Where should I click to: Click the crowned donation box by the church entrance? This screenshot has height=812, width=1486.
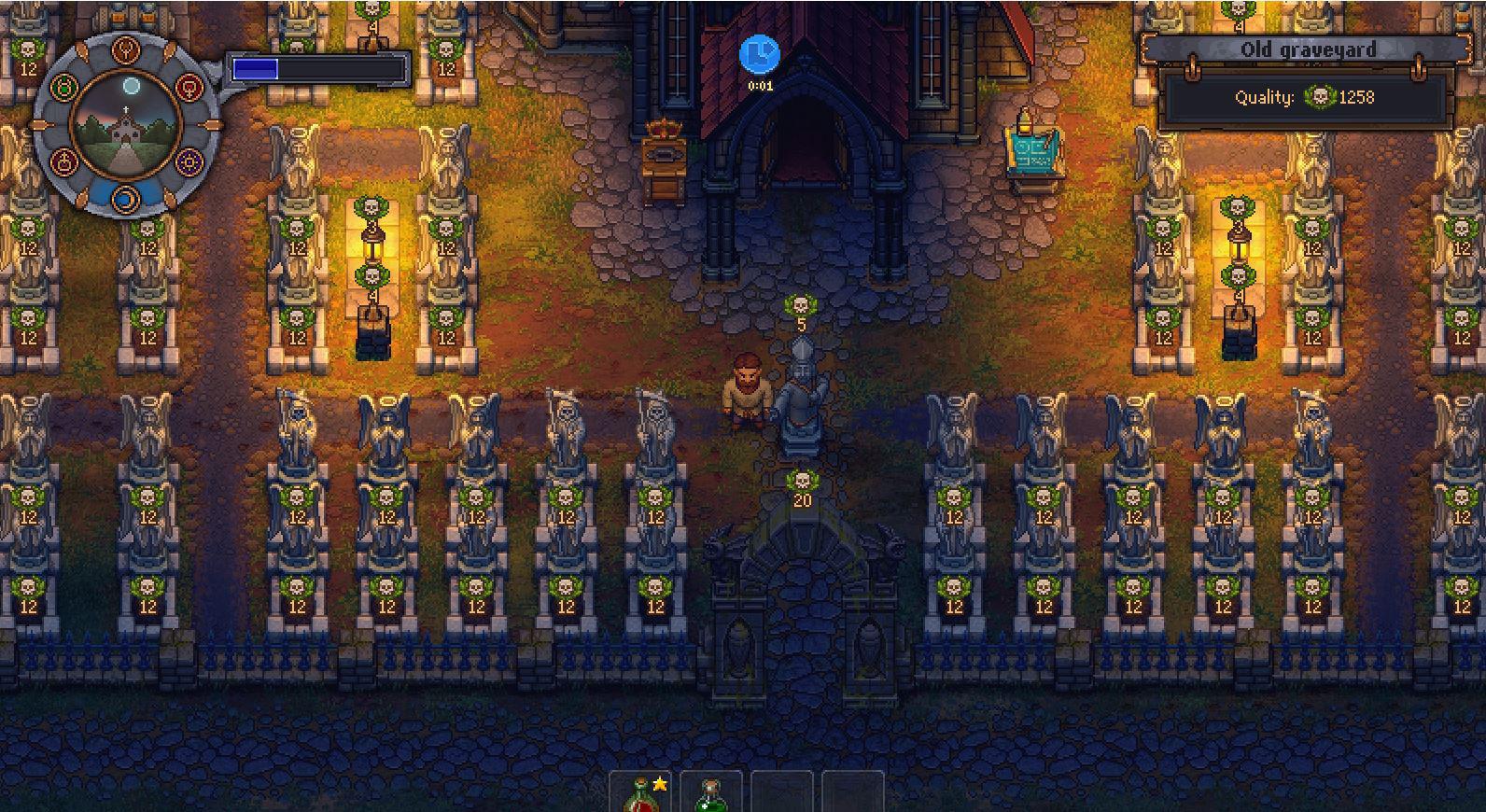666,154
